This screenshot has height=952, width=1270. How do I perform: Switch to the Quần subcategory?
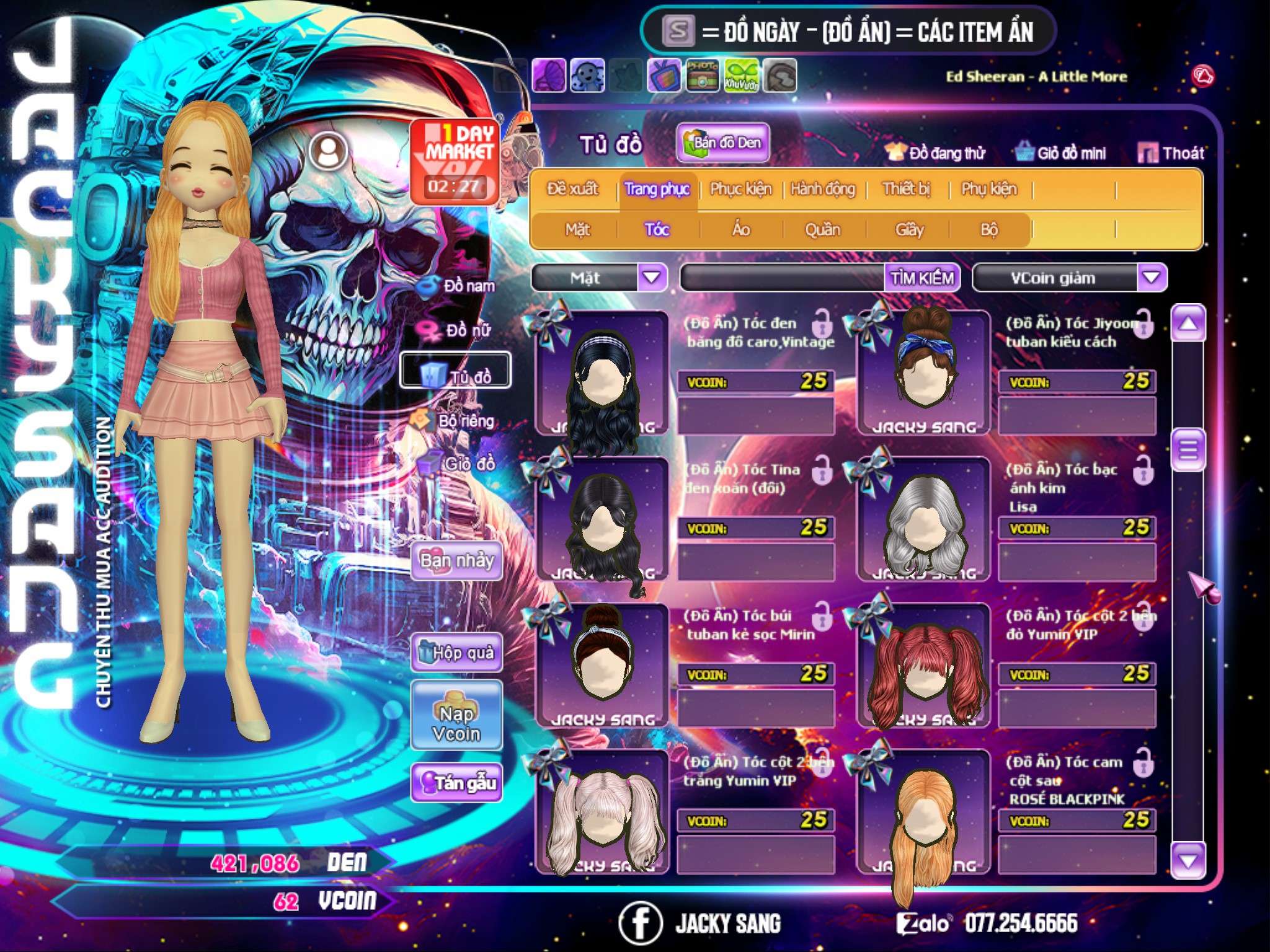[x=822, y=230]
